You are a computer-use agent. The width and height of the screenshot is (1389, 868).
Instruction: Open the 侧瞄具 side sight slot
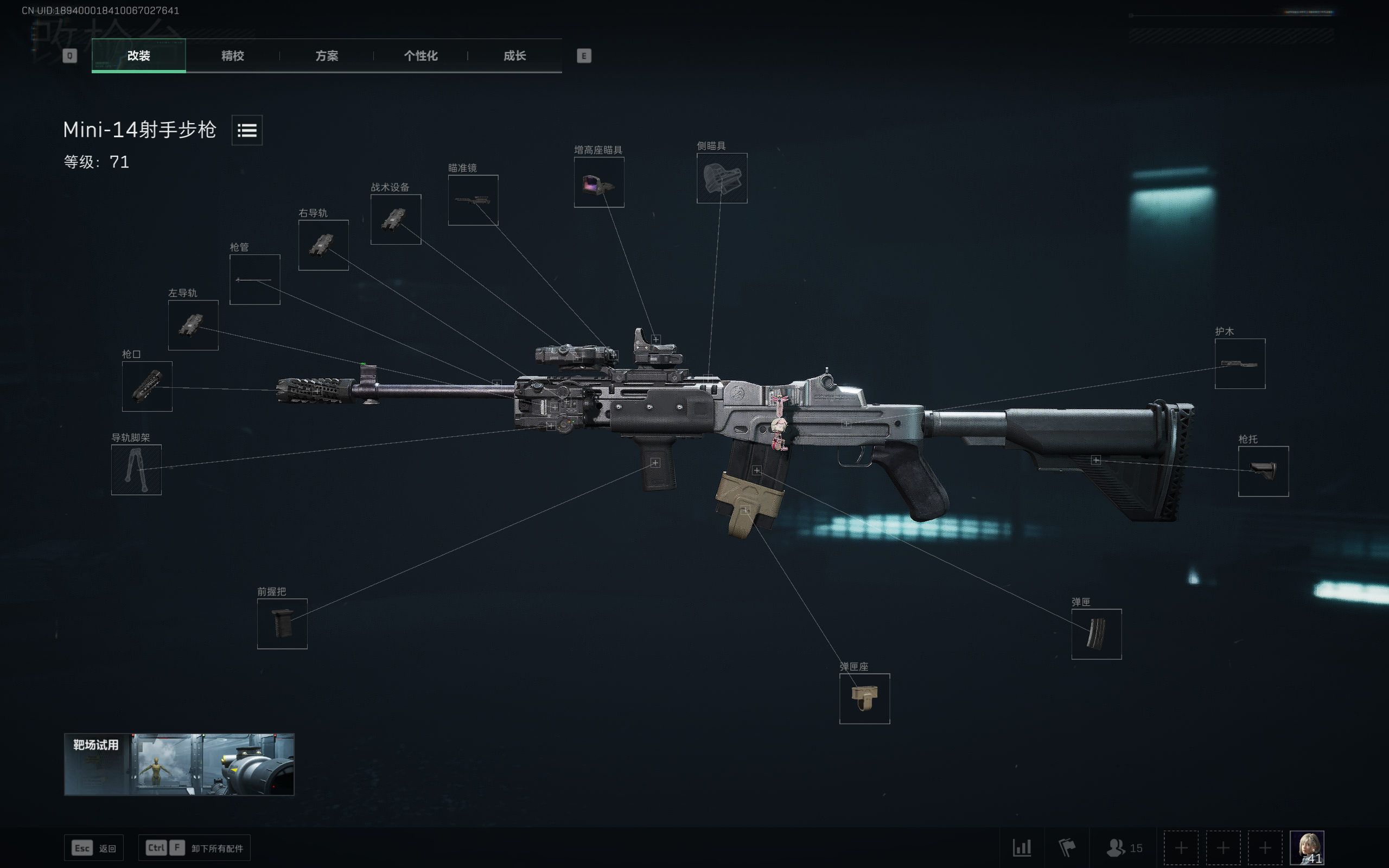[722, 178]
